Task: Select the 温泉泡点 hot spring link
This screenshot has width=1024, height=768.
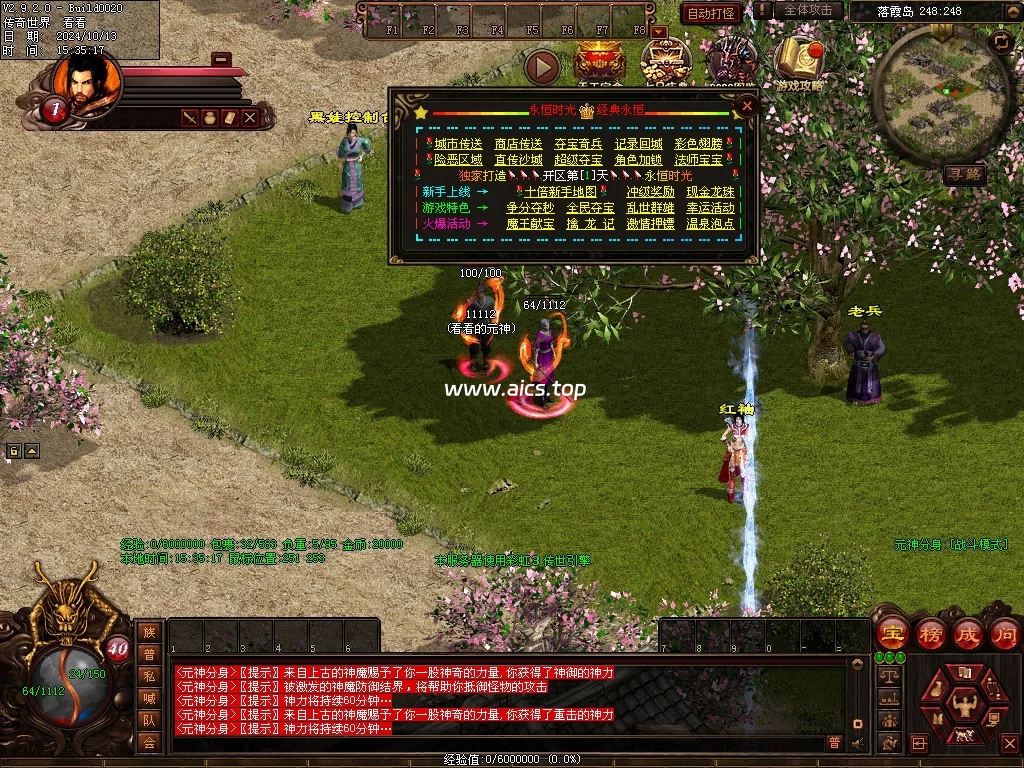Action: pos(710,224)
